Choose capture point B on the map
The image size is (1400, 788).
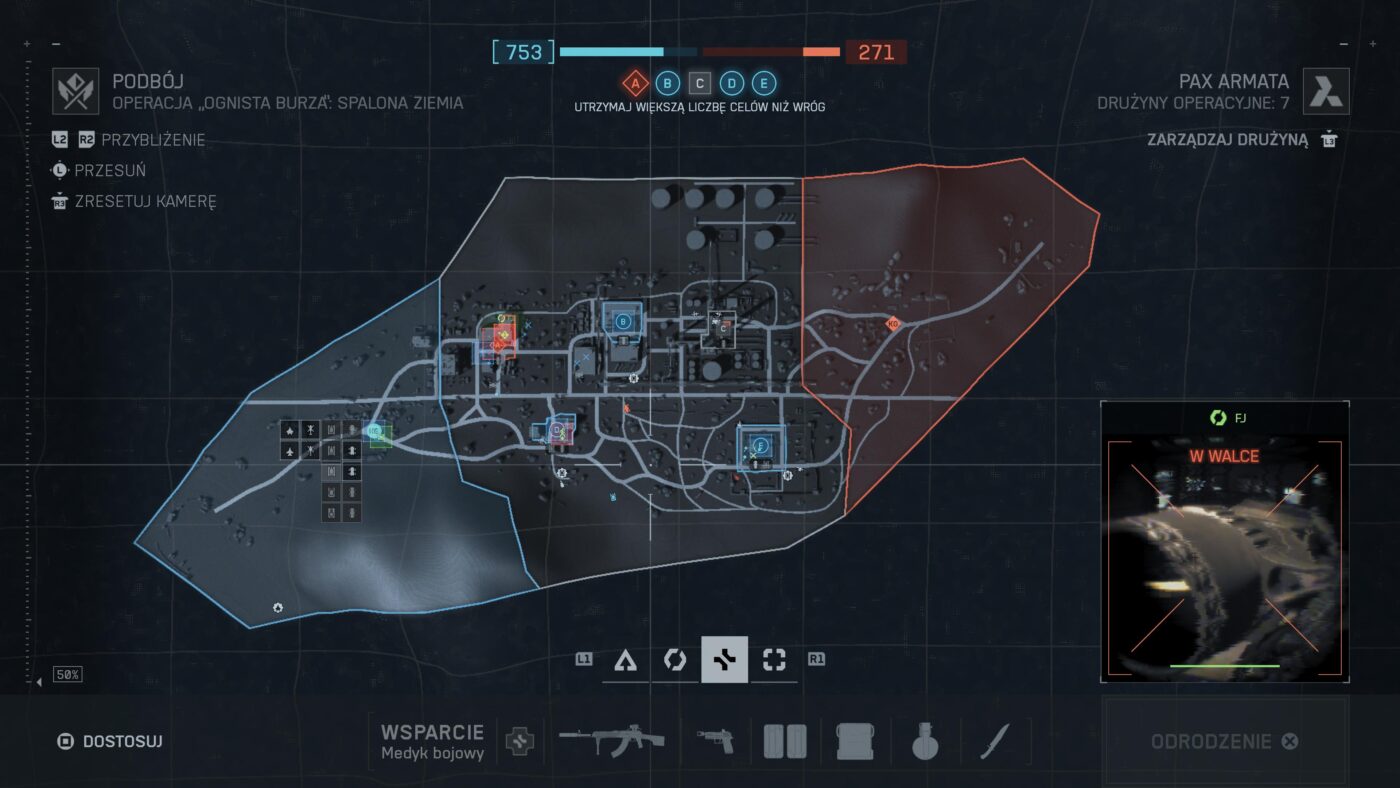point(623,321)
